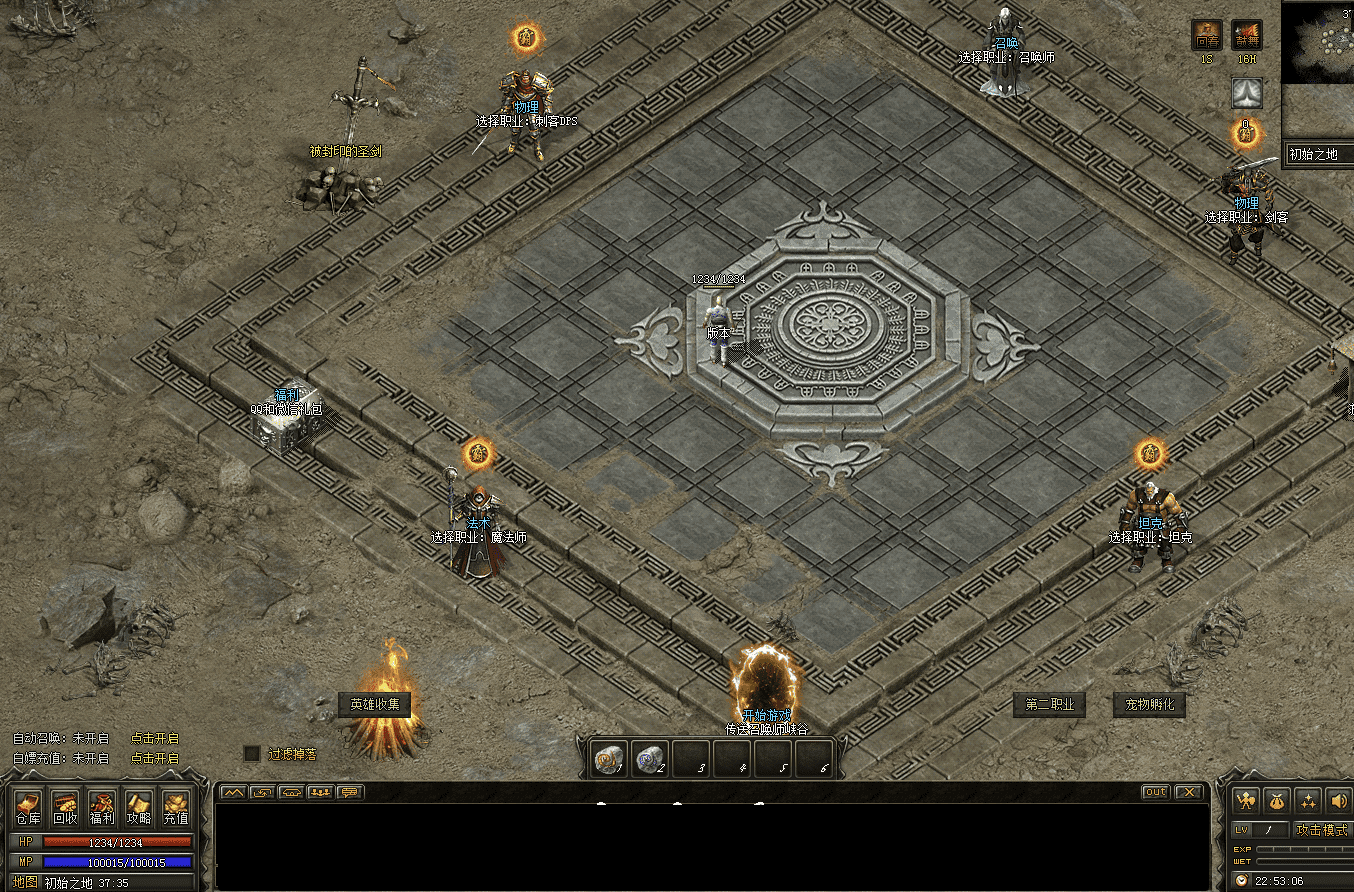The height and width of the screenshot is (892, 1354).
Task: Open the character equipment panel
Action: point(1245,800)
